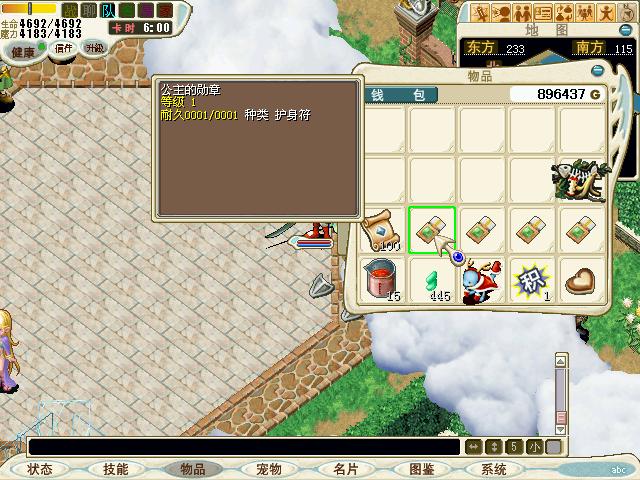Minimize the 物品 inventory window
The width and height of the screenshot is (640, 480).
pos(598,70)
